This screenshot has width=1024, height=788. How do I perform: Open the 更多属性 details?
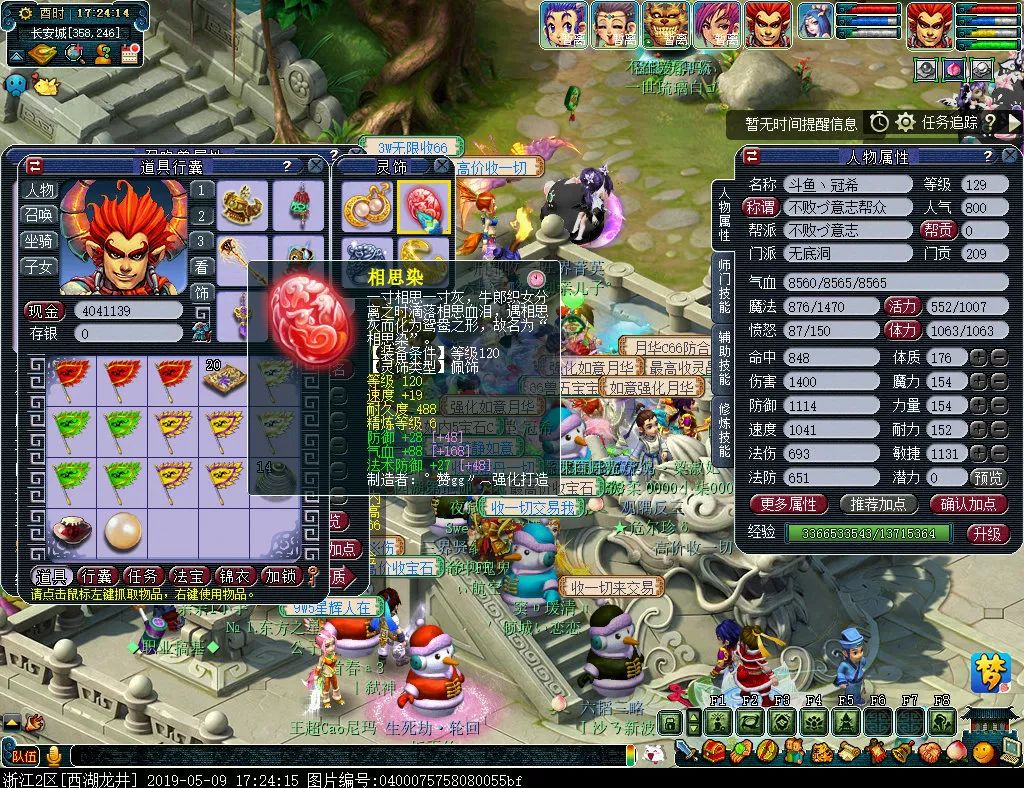pyautogui.click(x=789, y=504)
